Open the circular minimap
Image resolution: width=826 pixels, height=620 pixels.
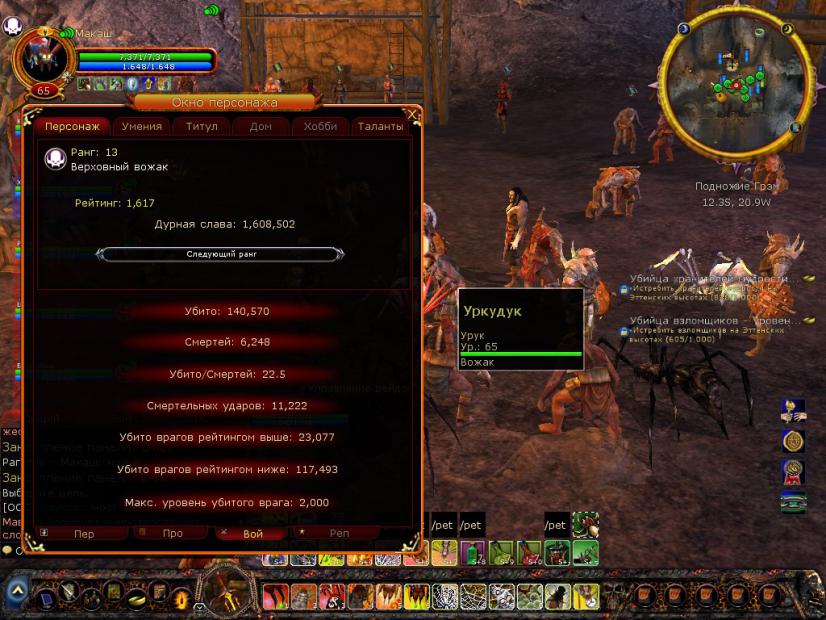(x=739, y=86)
